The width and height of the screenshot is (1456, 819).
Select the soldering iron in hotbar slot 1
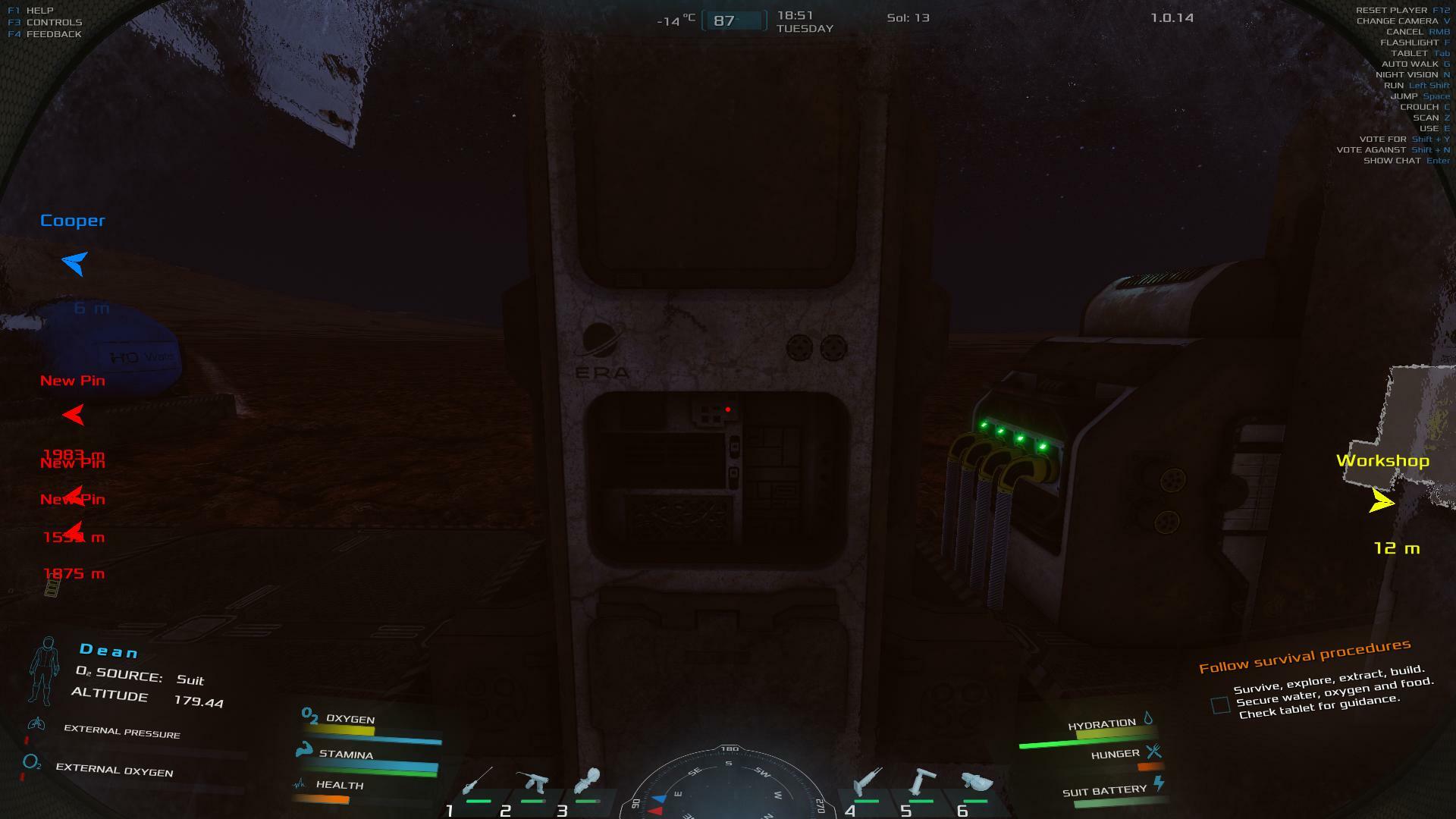478,782
